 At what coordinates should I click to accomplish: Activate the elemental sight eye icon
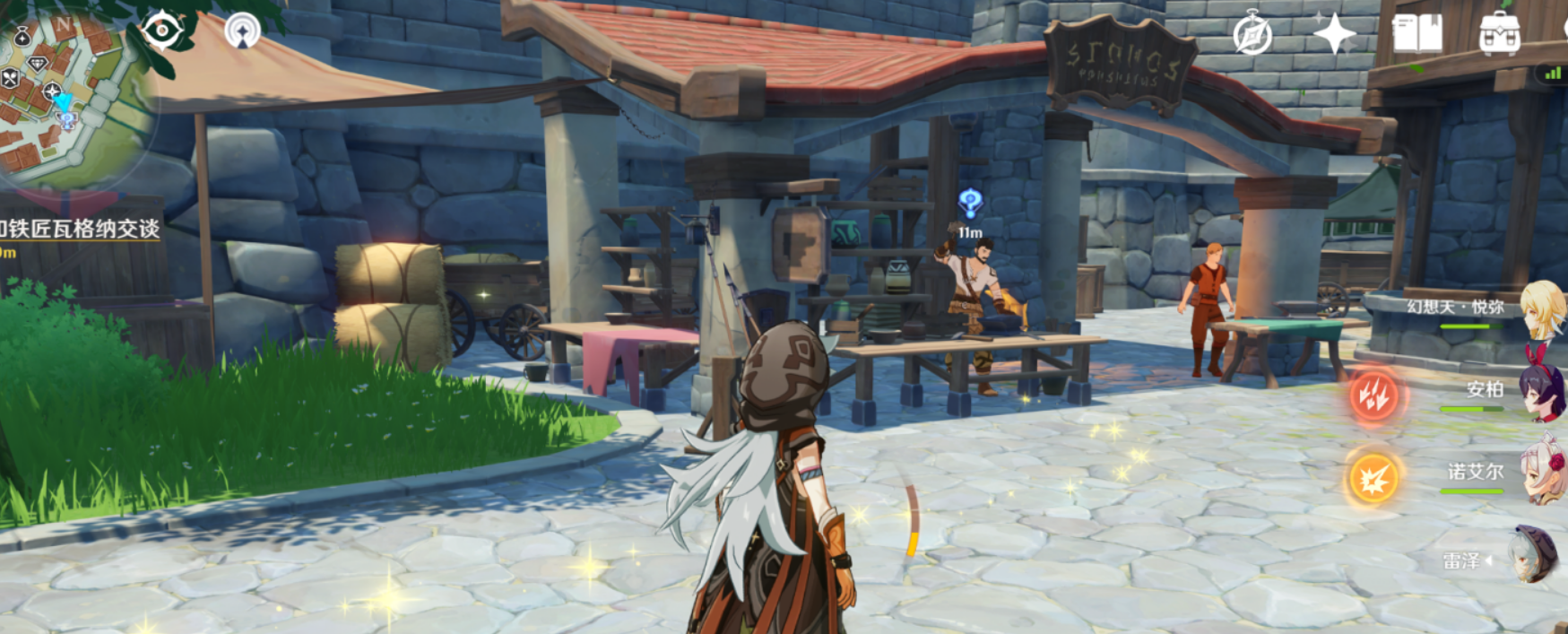pyautogui.click(x=162, y=30)
